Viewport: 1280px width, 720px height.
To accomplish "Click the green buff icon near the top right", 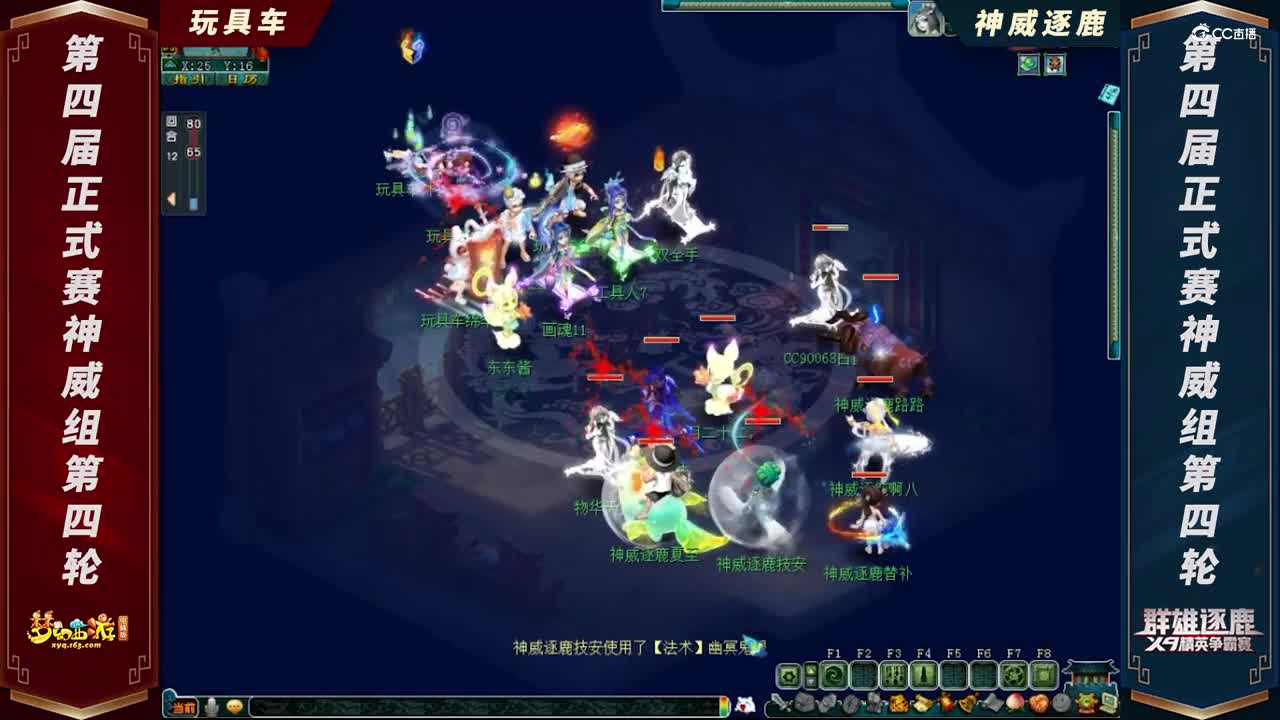I will 1029,64.
